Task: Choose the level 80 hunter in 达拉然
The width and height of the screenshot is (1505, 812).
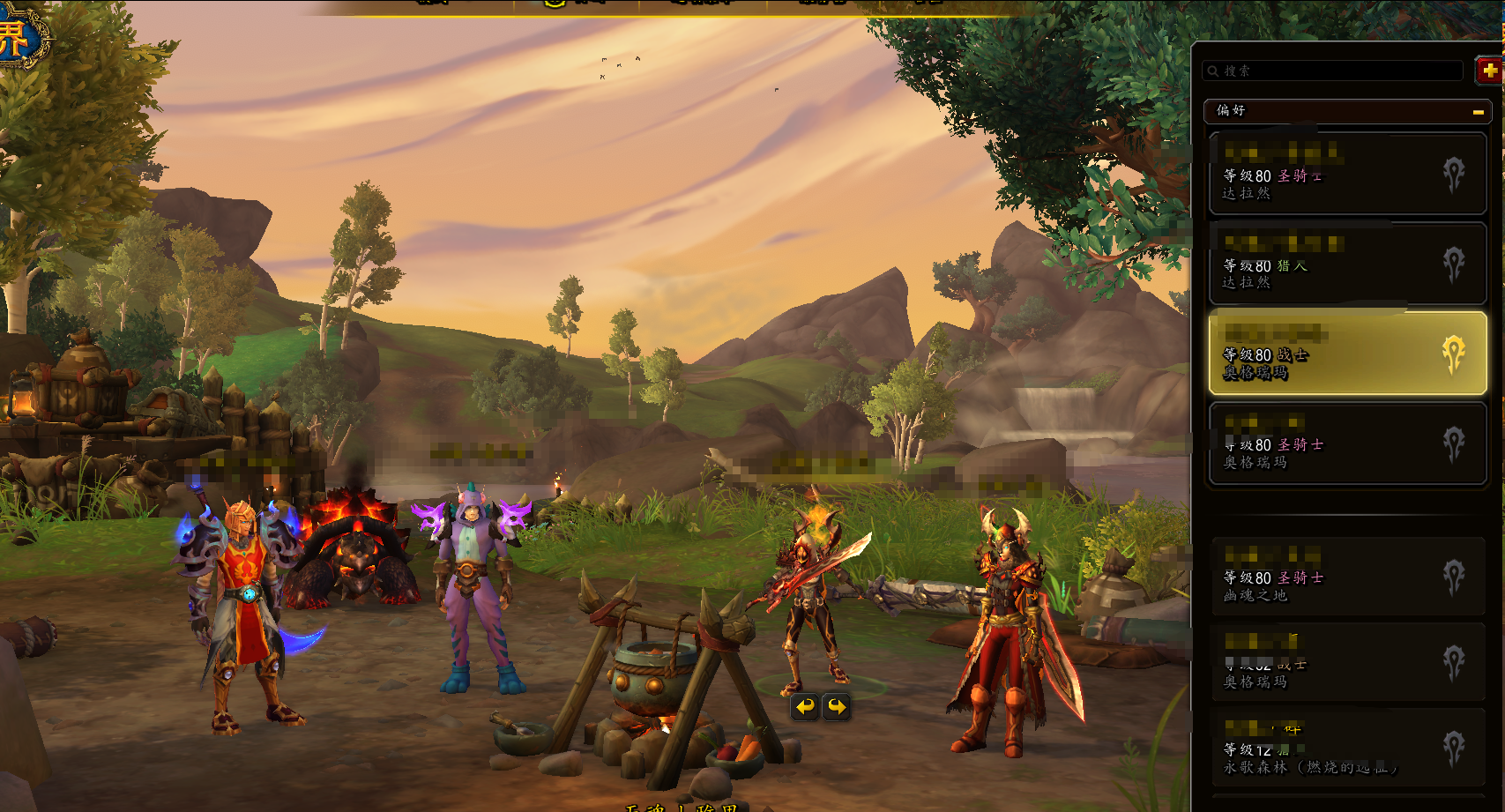Action: point(1347,264)
